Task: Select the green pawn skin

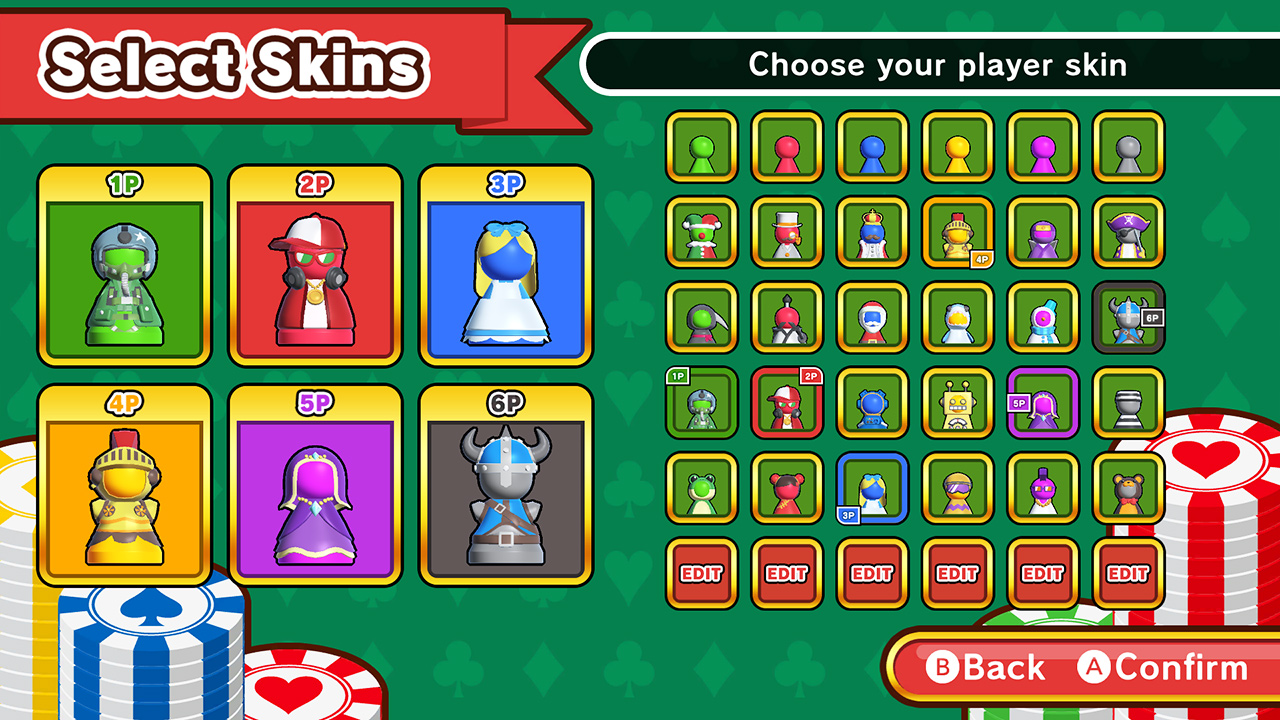Action: pos(701,147)
